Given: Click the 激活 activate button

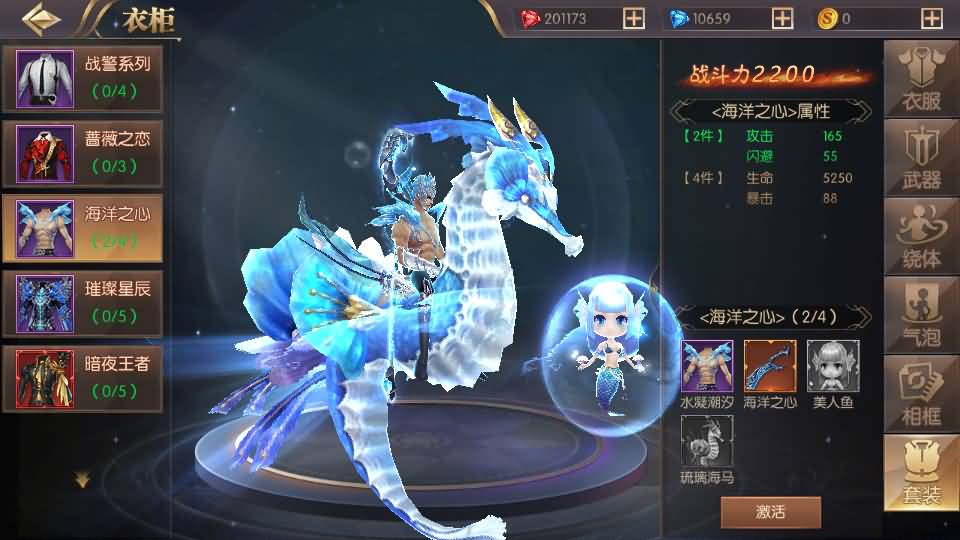Looking at the screenshot, I should pos(770,512).
